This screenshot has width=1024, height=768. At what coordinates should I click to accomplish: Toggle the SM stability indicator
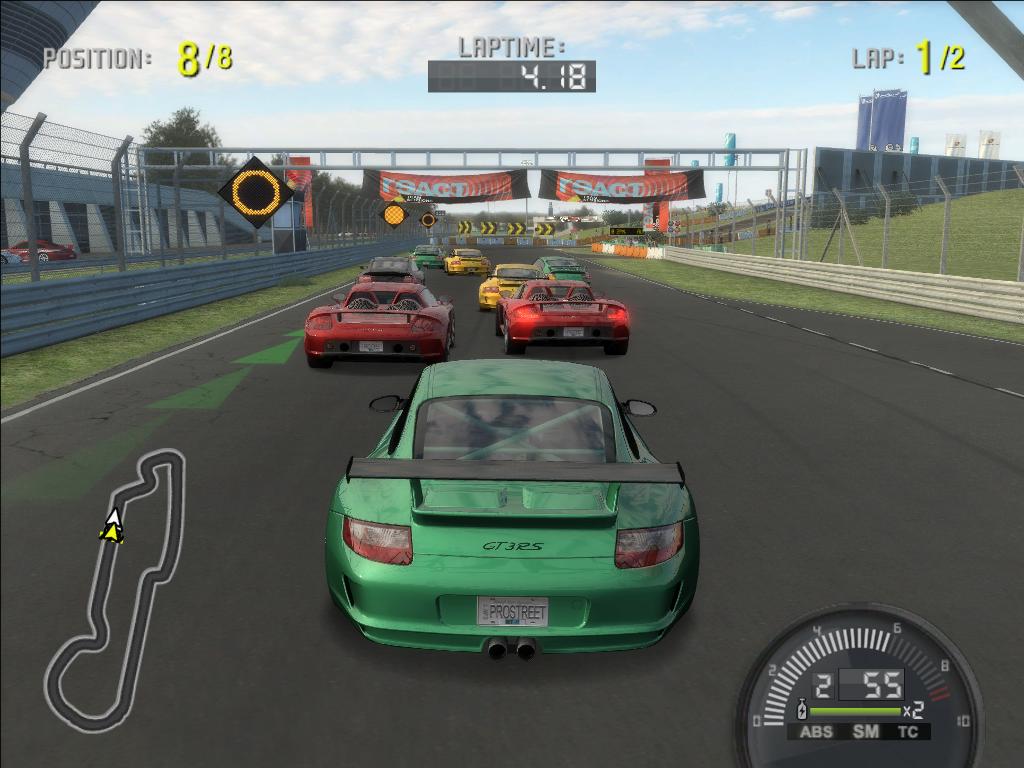click(865, 732)
